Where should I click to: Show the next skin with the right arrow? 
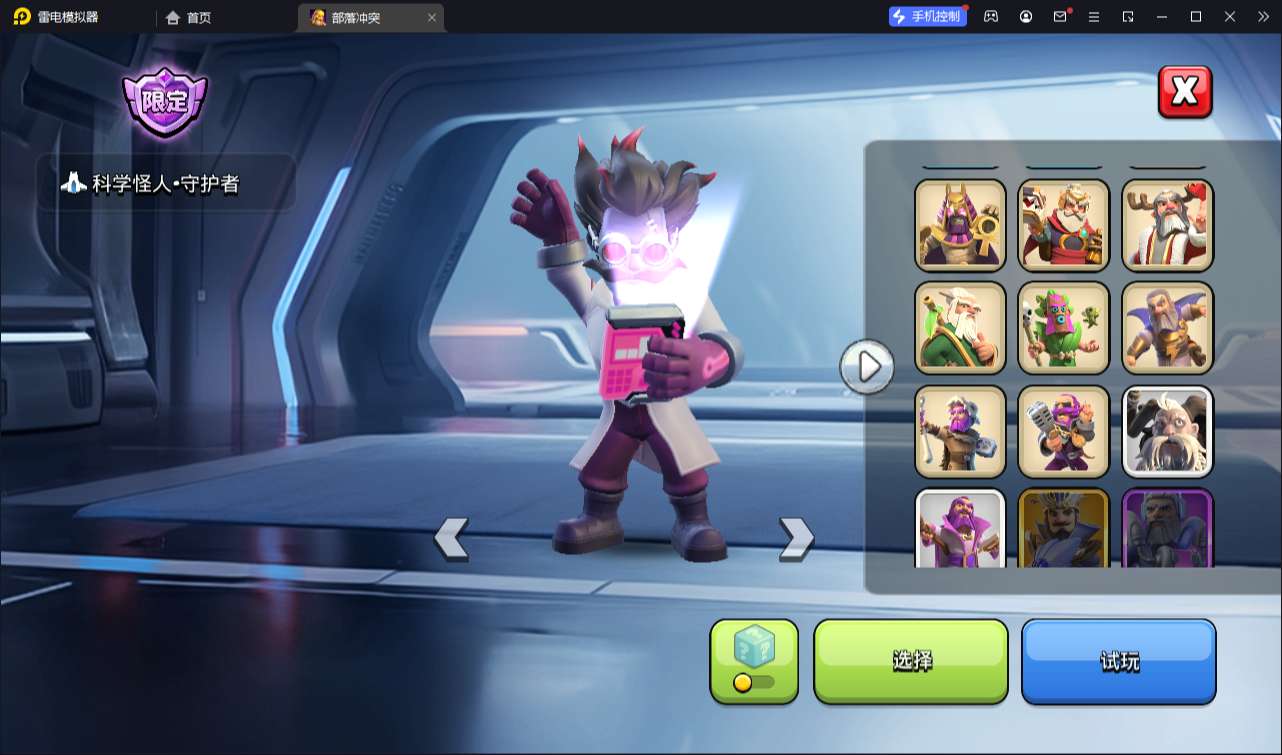click(796, 538)
